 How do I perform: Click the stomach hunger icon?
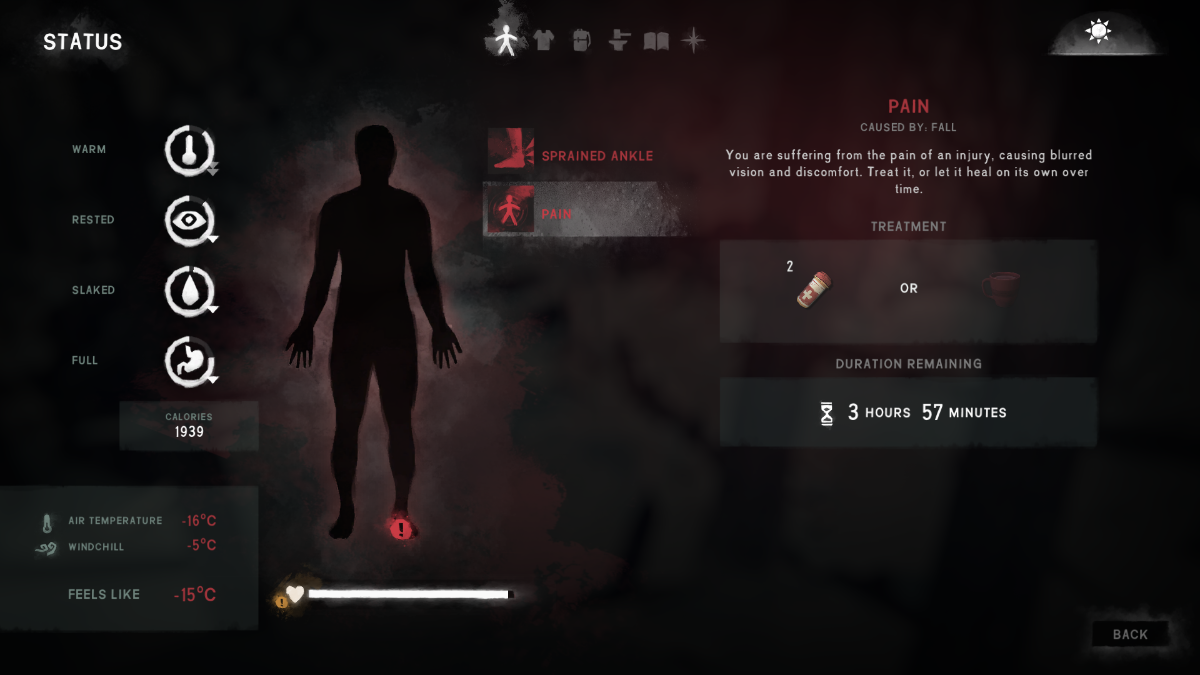click(189, 360)
